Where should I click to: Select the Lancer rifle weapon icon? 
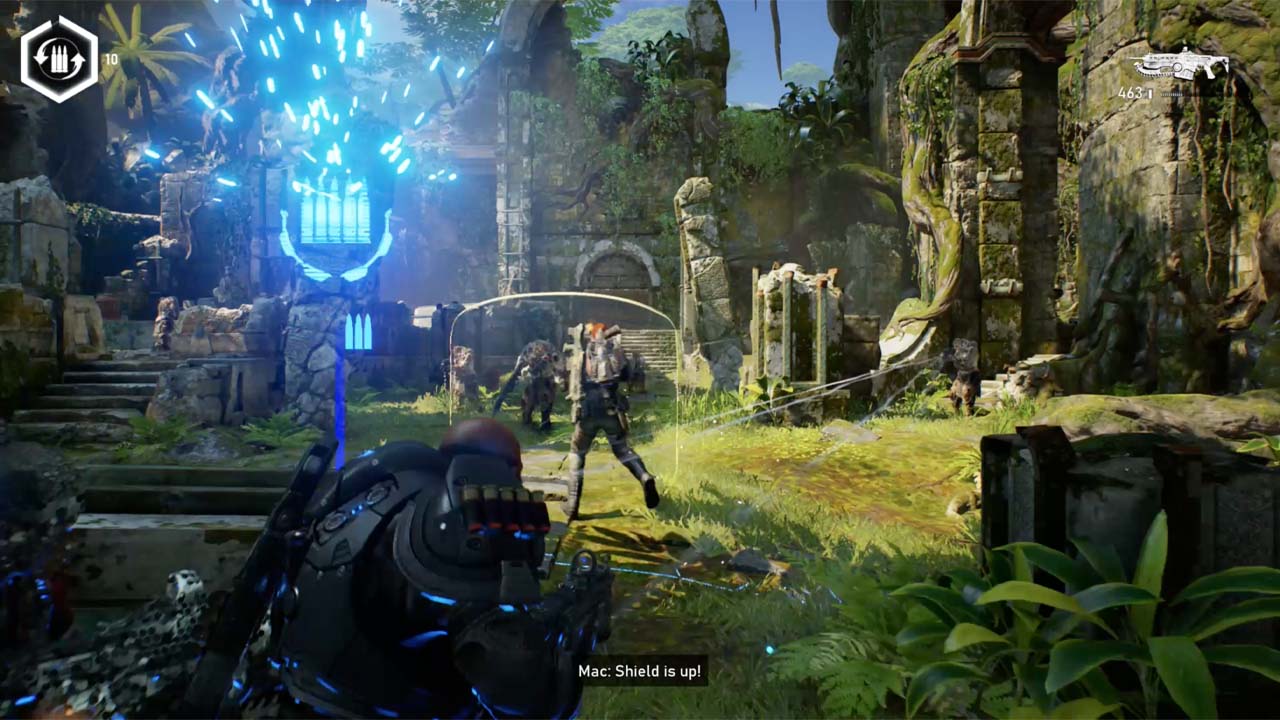[x=1179, y=64]
